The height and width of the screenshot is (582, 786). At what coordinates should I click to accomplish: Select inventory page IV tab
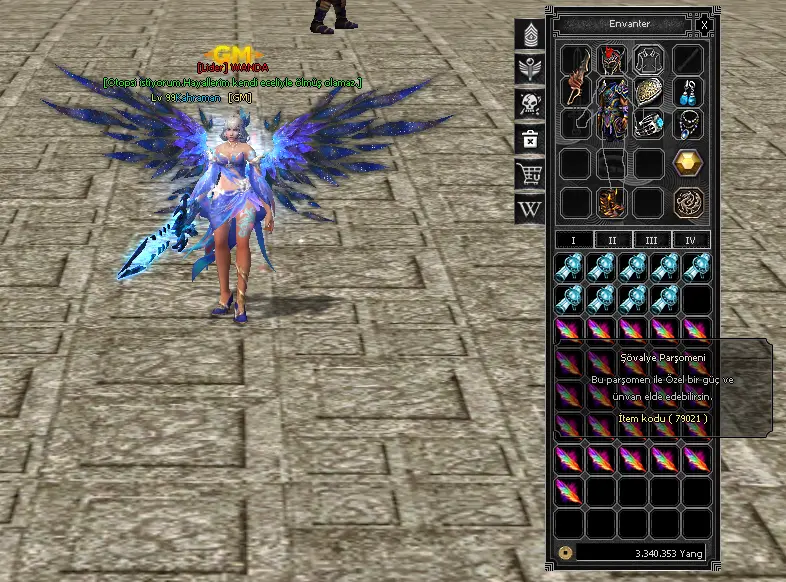tap(690, 240)
